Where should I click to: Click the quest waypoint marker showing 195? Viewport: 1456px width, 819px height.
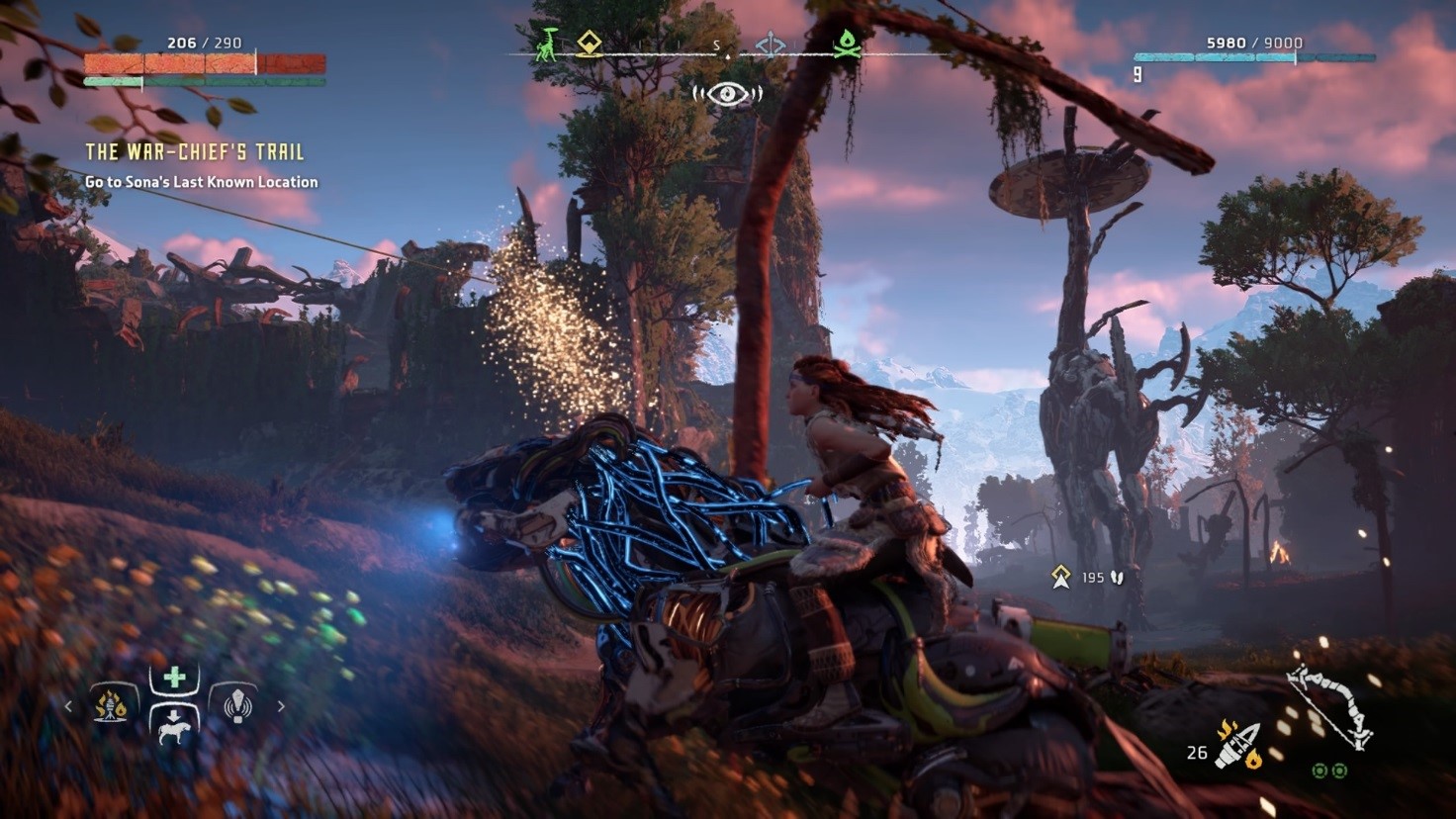(1061, 577)
